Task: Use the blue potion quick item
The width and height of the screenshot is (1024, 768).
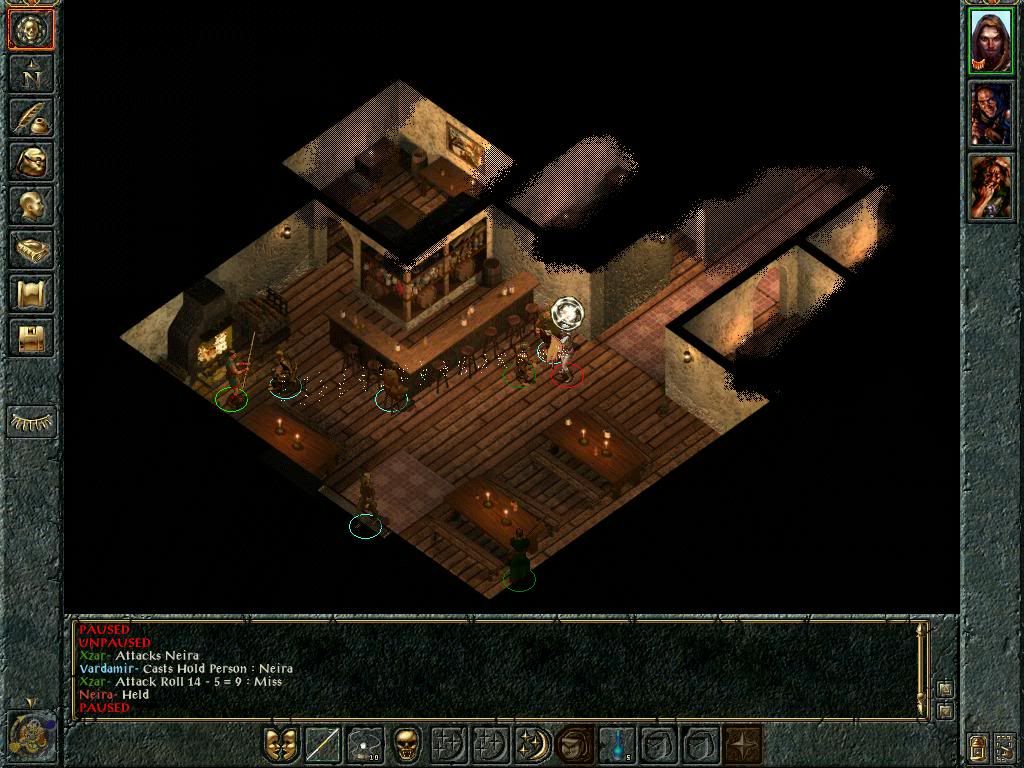Action: (617, 745)
